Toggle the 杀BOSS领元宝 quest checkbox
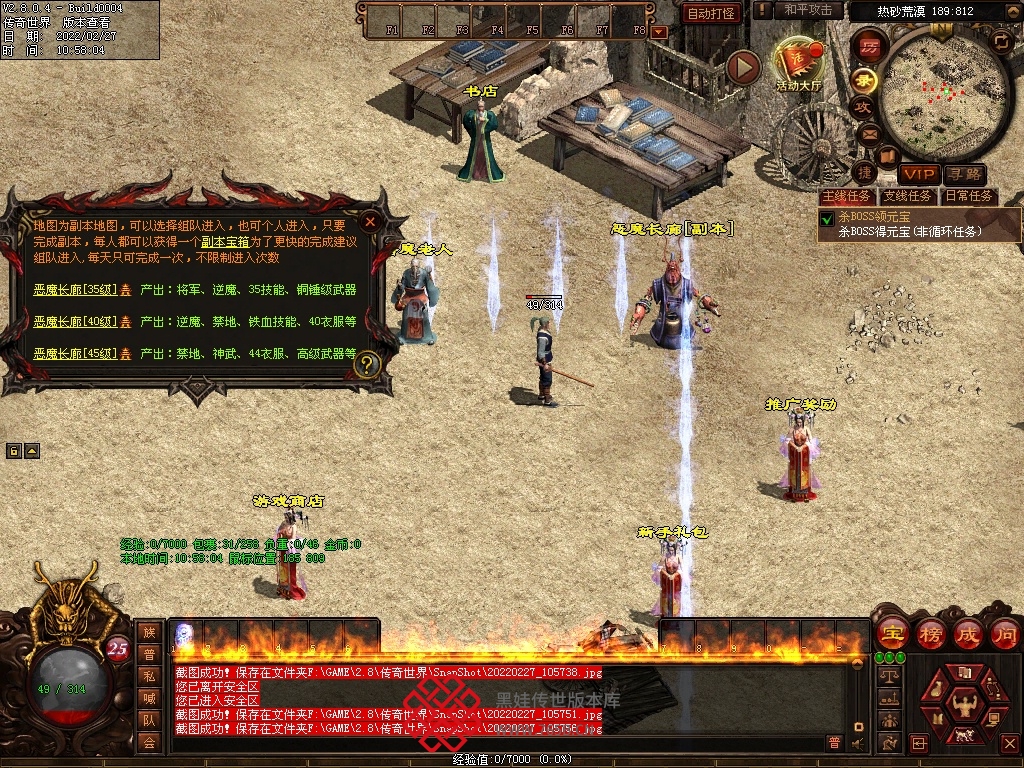The height and width of the screenshot is (768, 1024). point(827,218)
